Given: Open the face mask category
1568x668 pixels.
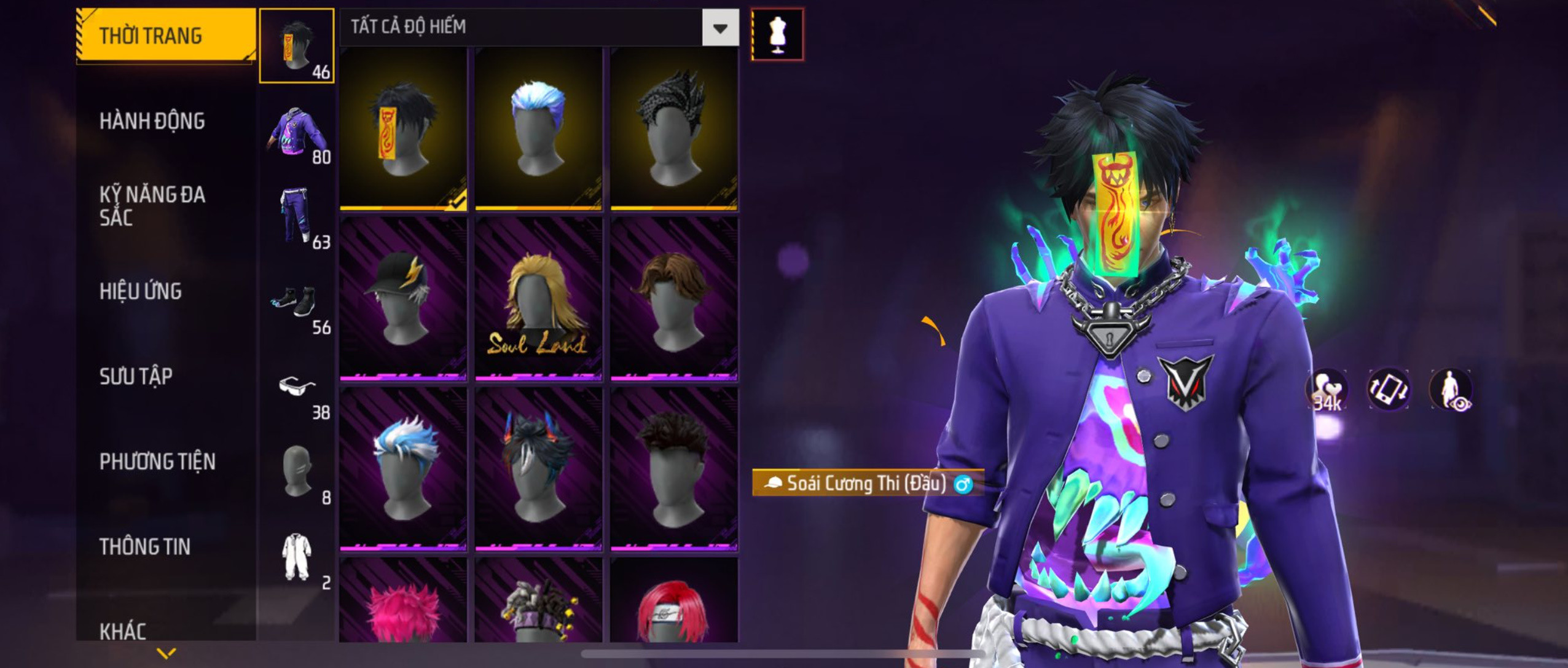Looking at the screenshot, I should pyautogui.click(x=297, y=471).
